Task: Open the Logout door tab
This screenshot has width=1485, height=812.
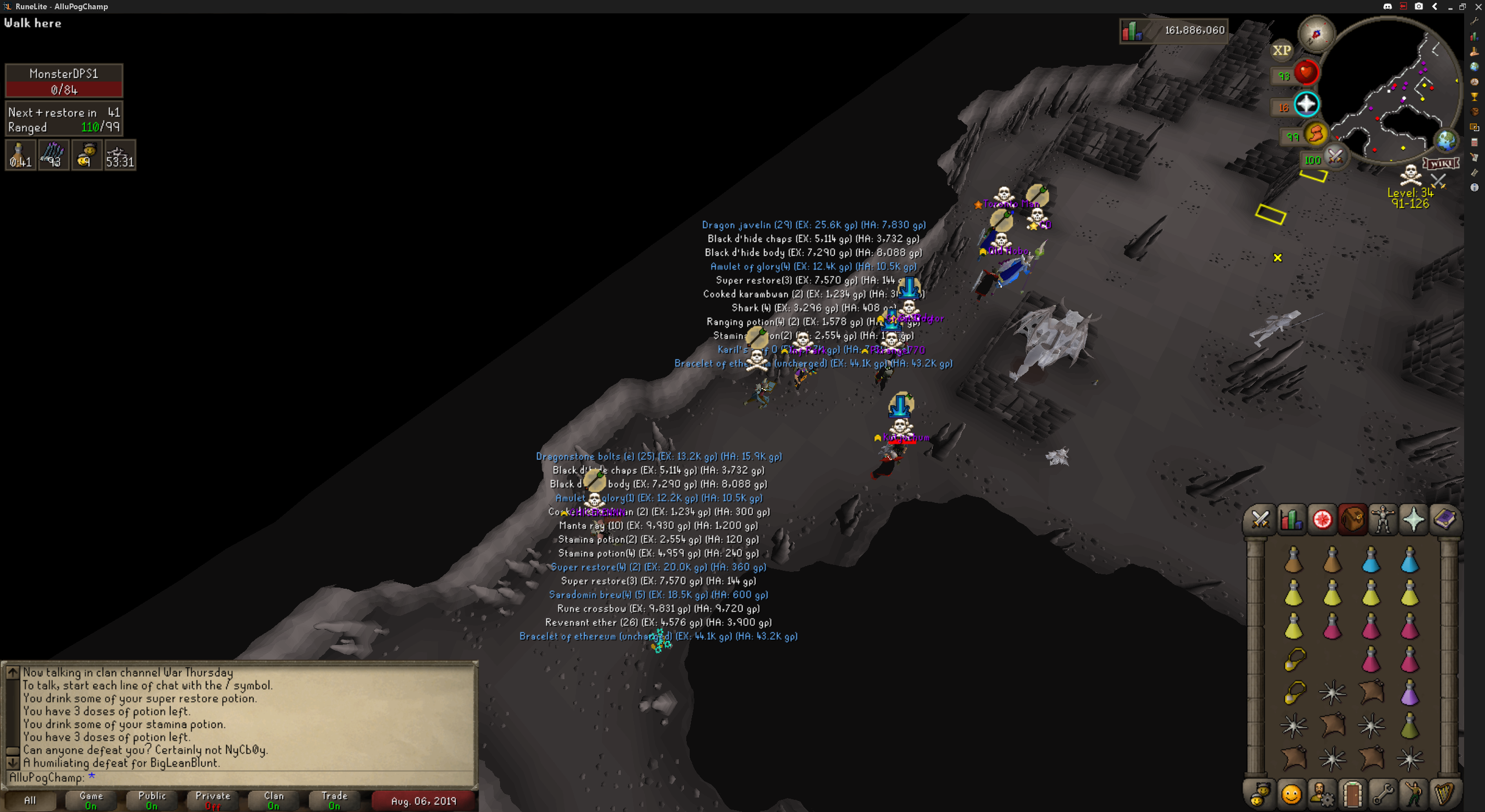Action: (1352, 794)
